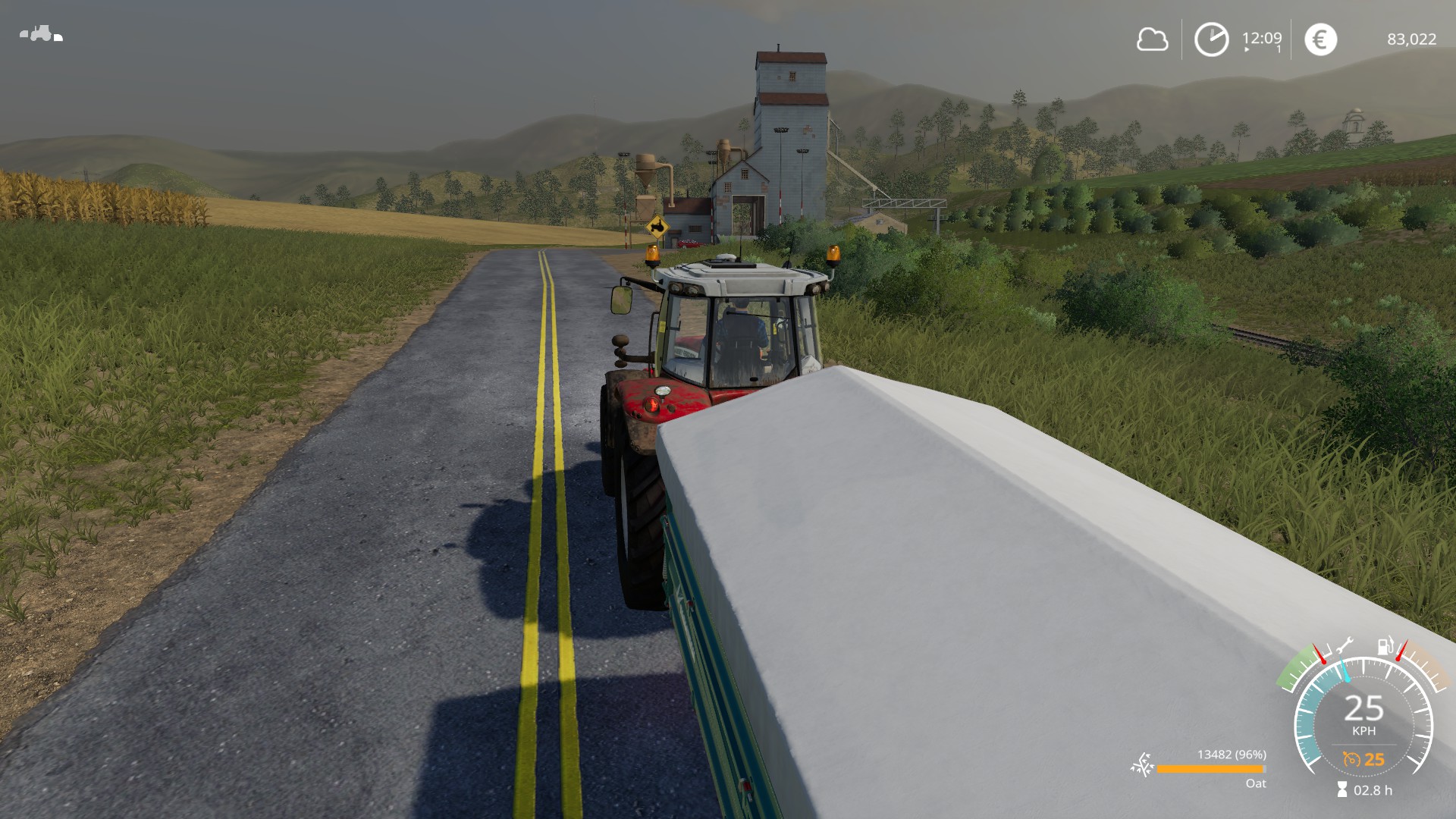Click the tractor and trailer schema icon
Viewport: 1456px width, 819px height.
tap(41, 34)
